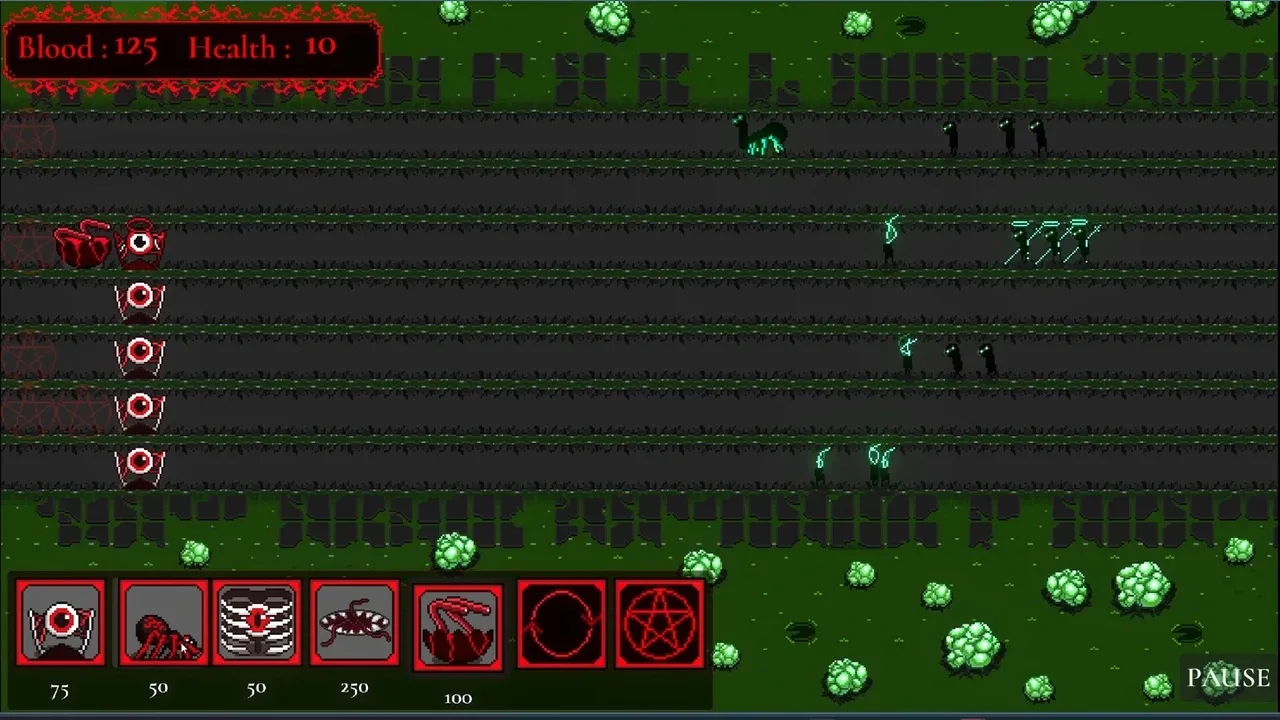Select the toothed maw unit costing 250
Screen dimensions: 1280x720
click(x=354, y=623)
